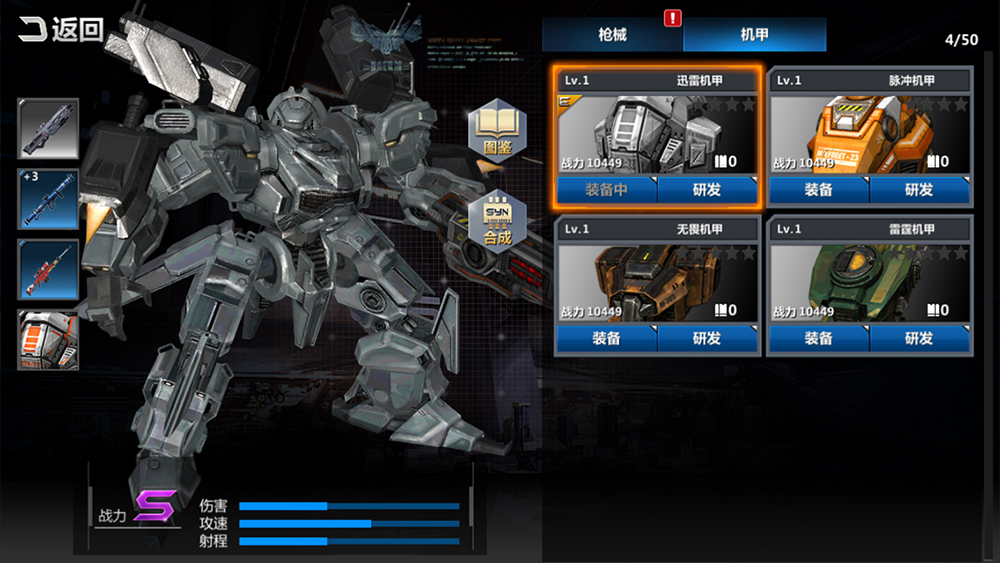Image resolution: width=1000 pixels, height=563 pixels.
Task: Open 研发 for the 无畏机甲
Action: pyautogui.click(x=707, y=338)
